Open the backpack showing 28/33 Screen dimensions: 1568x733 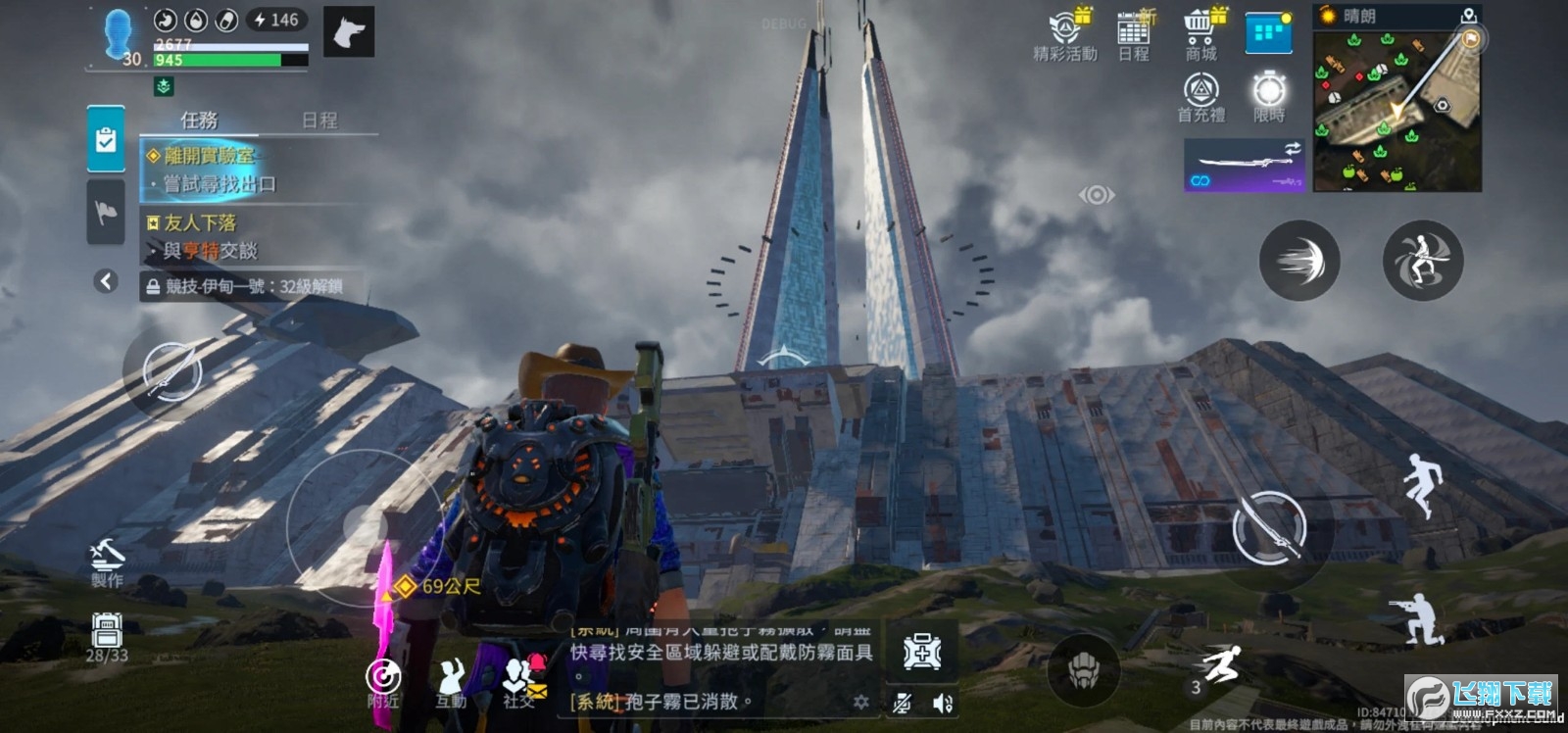click(x=106, y=638)
